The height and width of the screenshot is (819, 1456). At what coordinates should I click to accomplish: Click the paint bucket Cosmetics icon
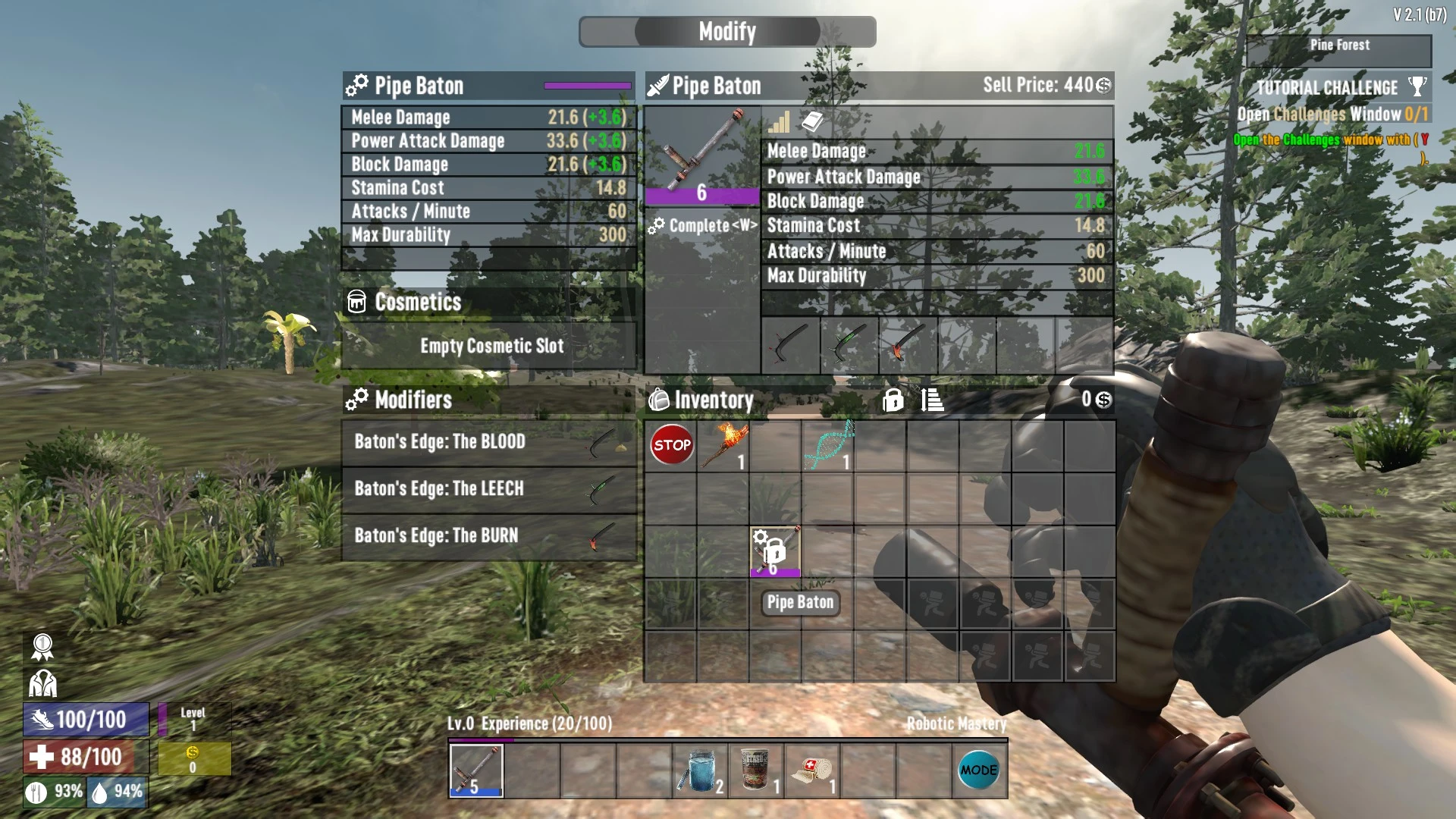pos(356,302)
